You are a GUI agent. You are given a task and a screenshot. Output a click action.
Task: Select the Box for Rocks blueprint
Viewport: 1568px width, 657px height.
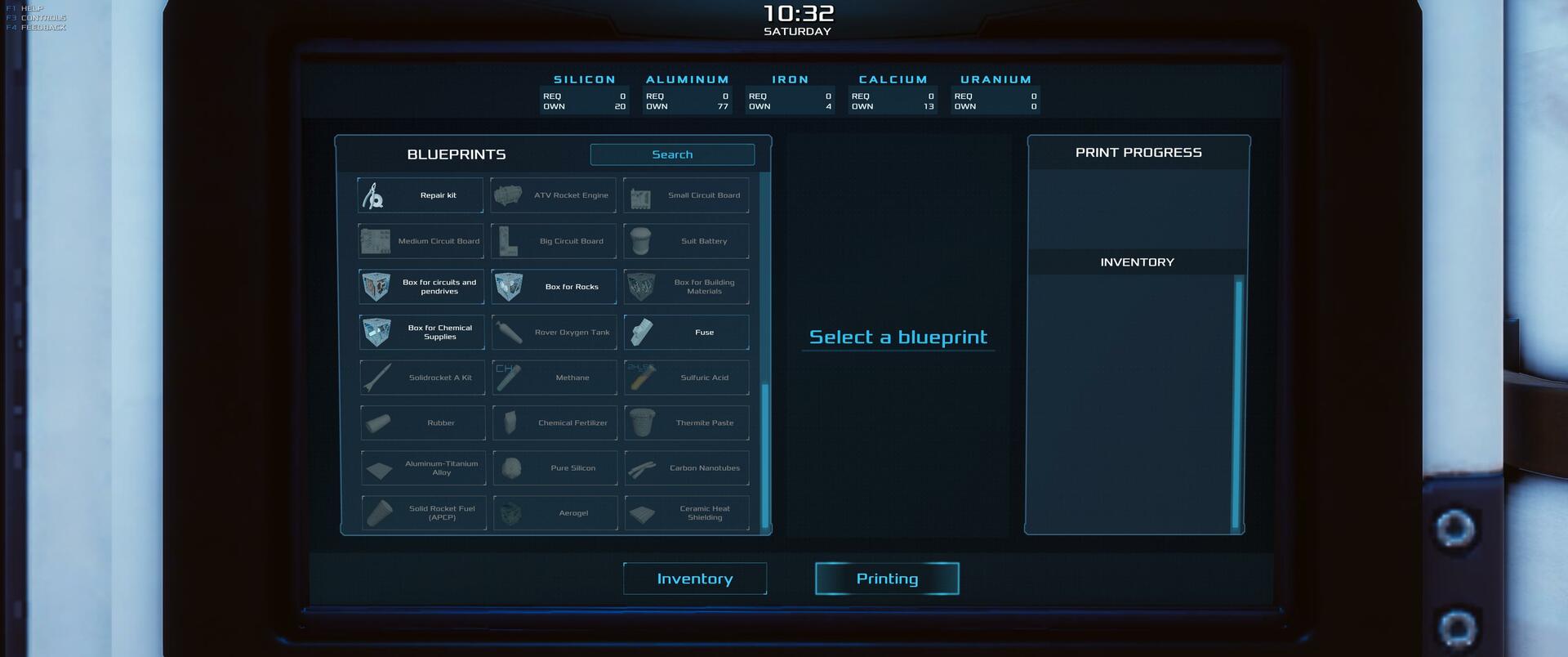(555, 287)
